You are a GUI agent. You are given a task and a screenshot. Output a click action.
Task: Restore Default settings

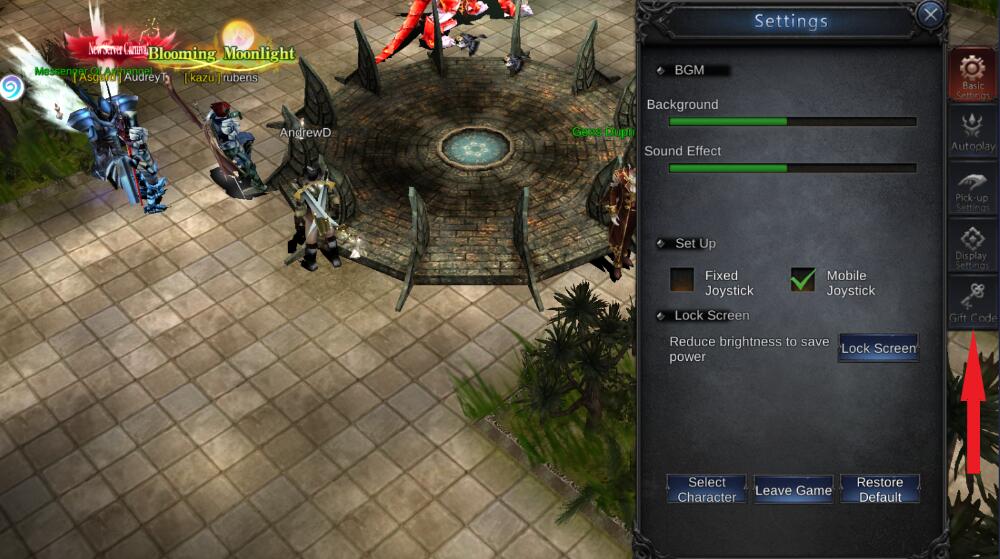point(879,489)
